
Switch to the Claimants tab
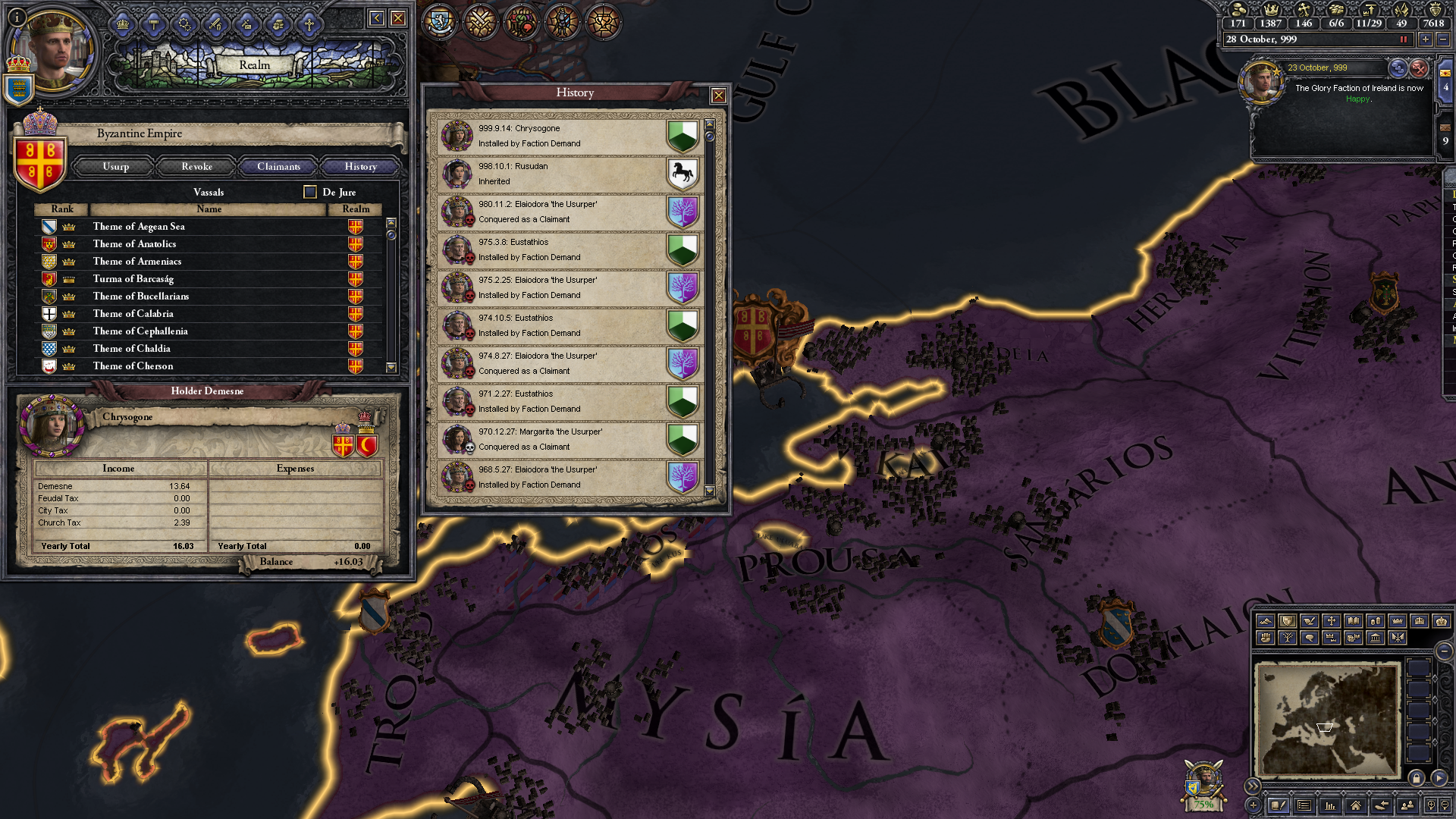point(278,166)
